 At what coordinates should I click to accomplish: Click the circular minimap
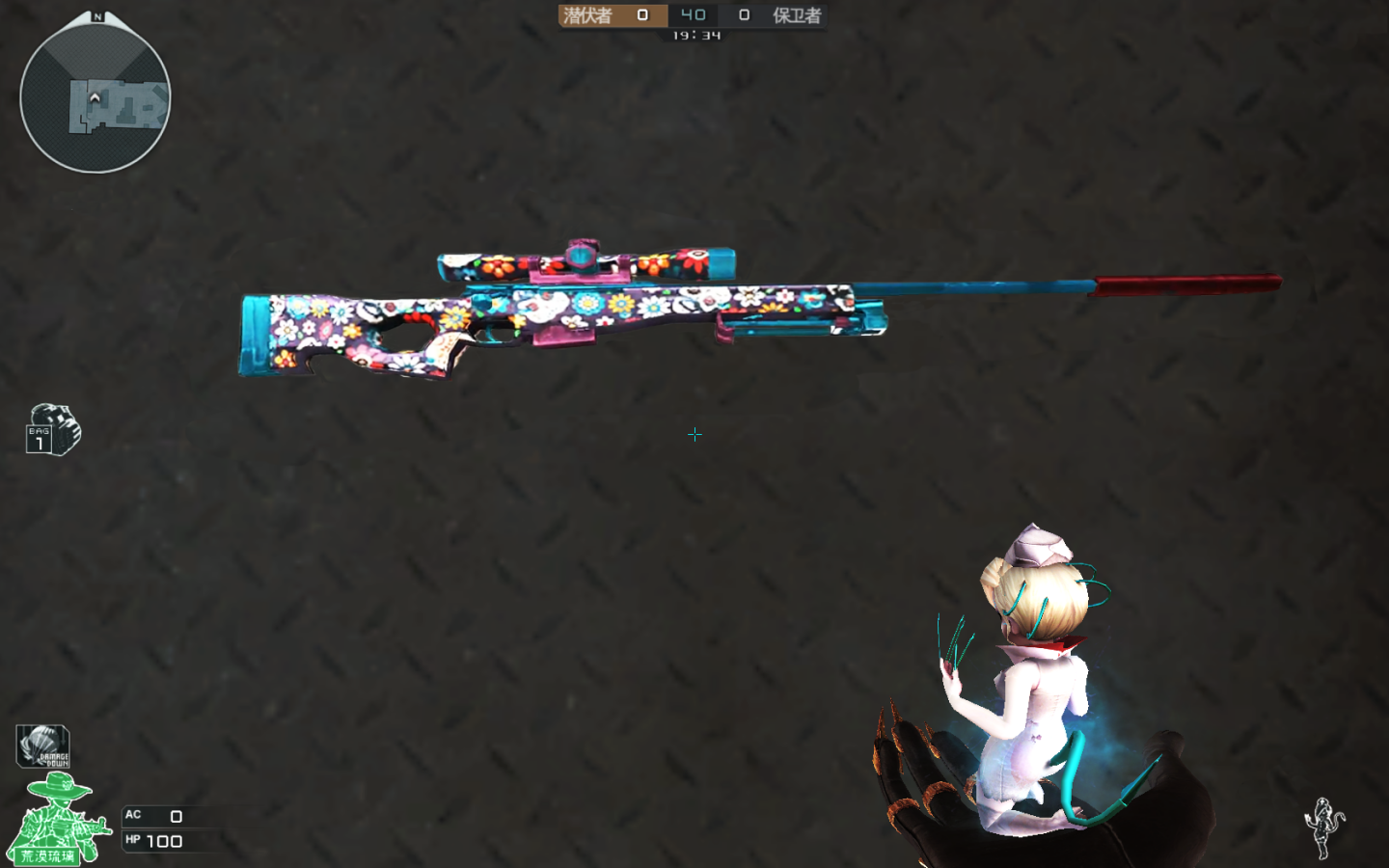pos(95,97)
